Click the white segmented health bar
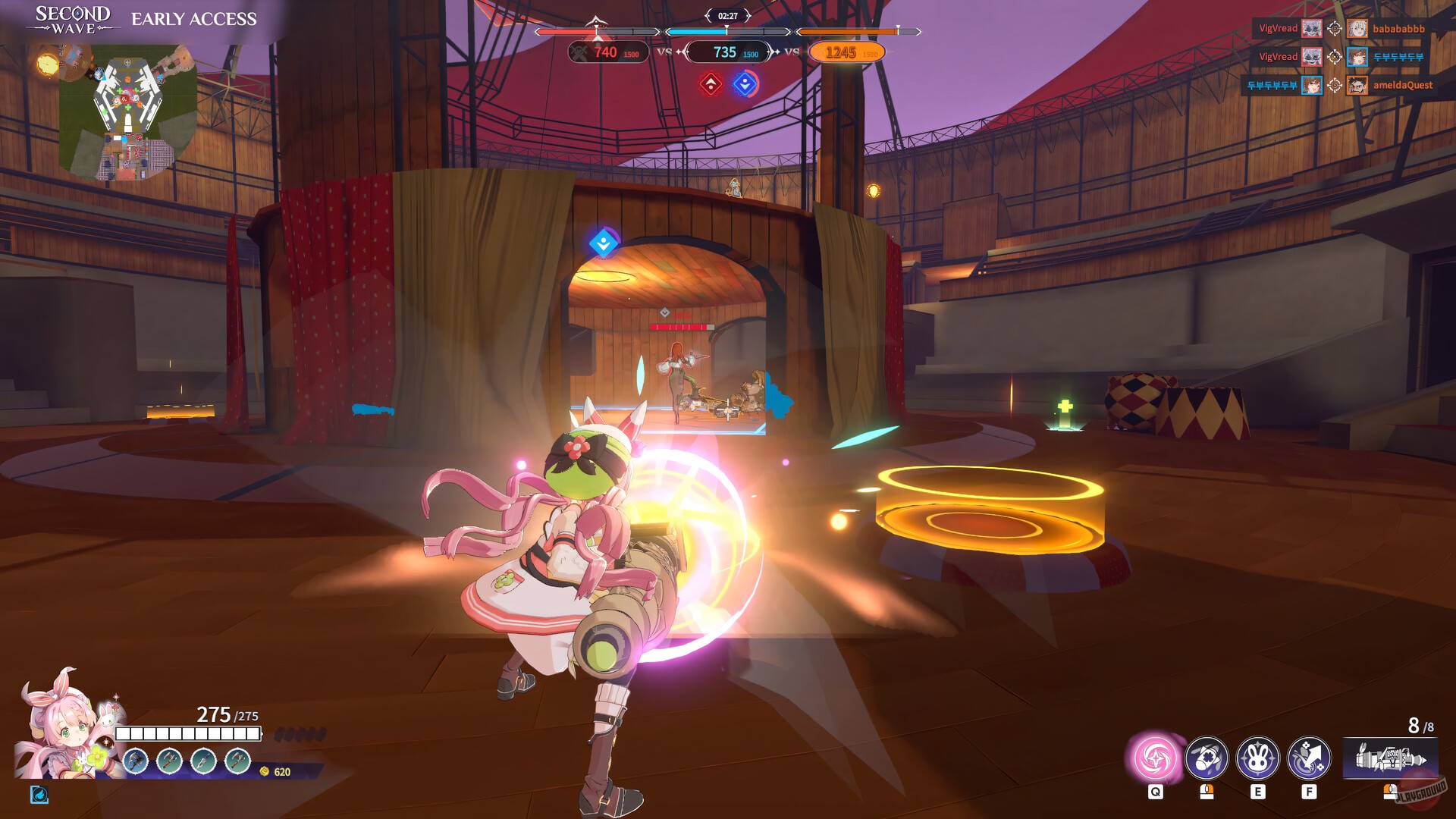1456x819 pixels. tap(187, 733)
